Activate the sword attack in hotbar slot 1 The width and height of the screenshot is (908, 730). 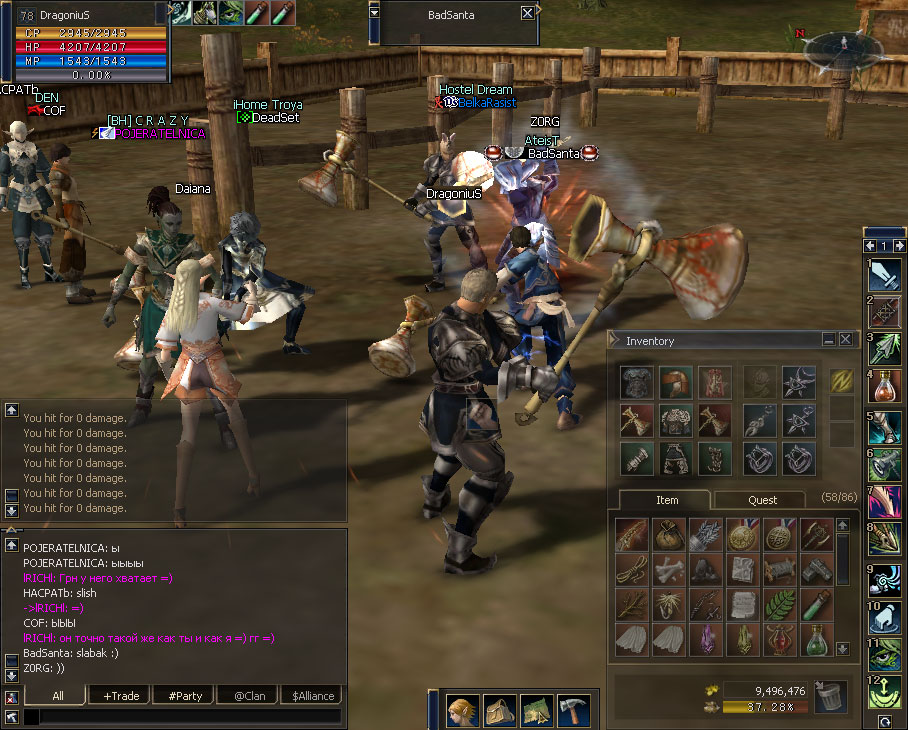pyautogui.click(x=885, y=274)
